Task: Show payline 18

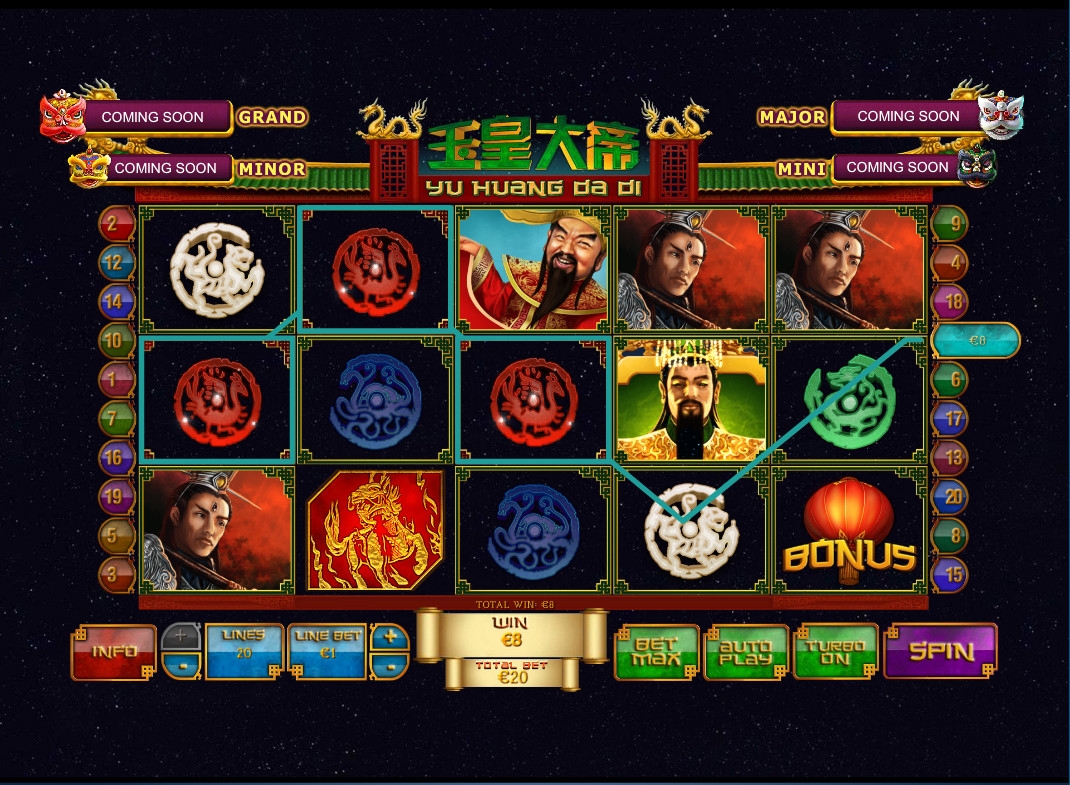Action: click(x=949, y=301)
